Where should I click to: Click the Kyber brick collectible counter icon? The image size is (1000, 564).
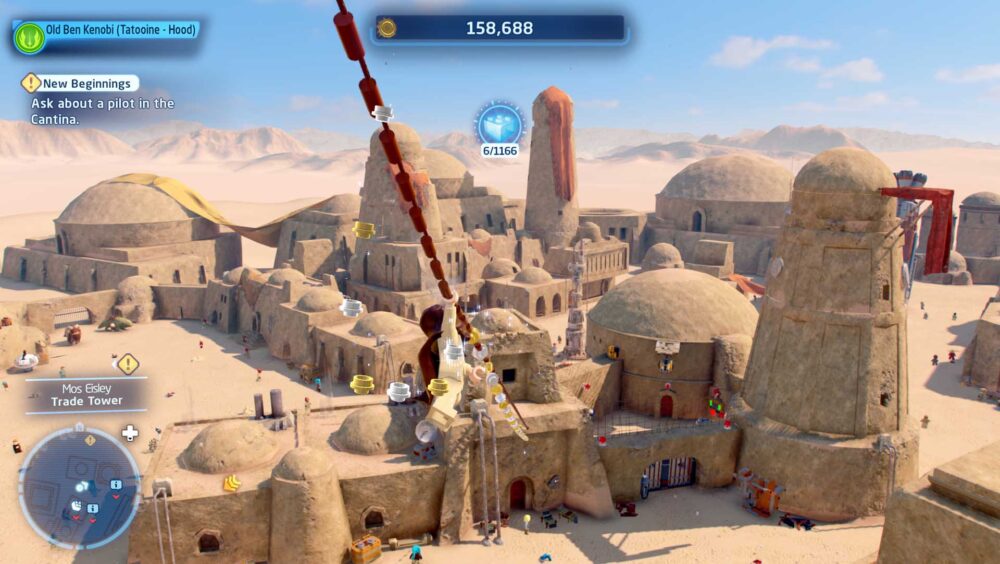(499, 125)
